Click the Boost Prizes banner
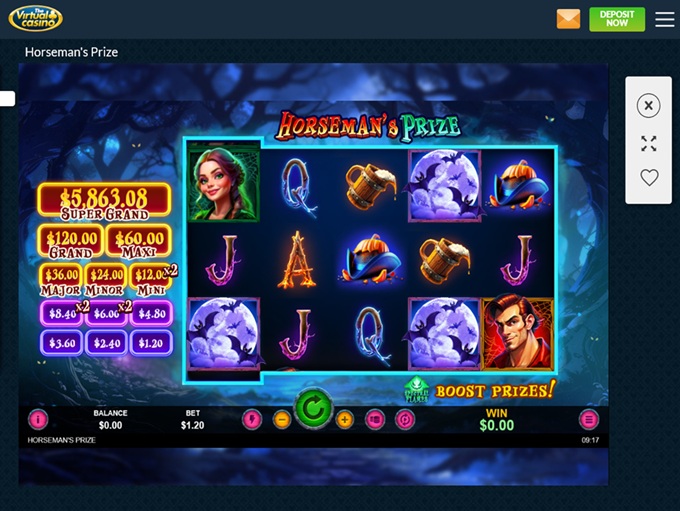Image resolution: width=680 pixels, height=511 pixels. tap(495, 390)
